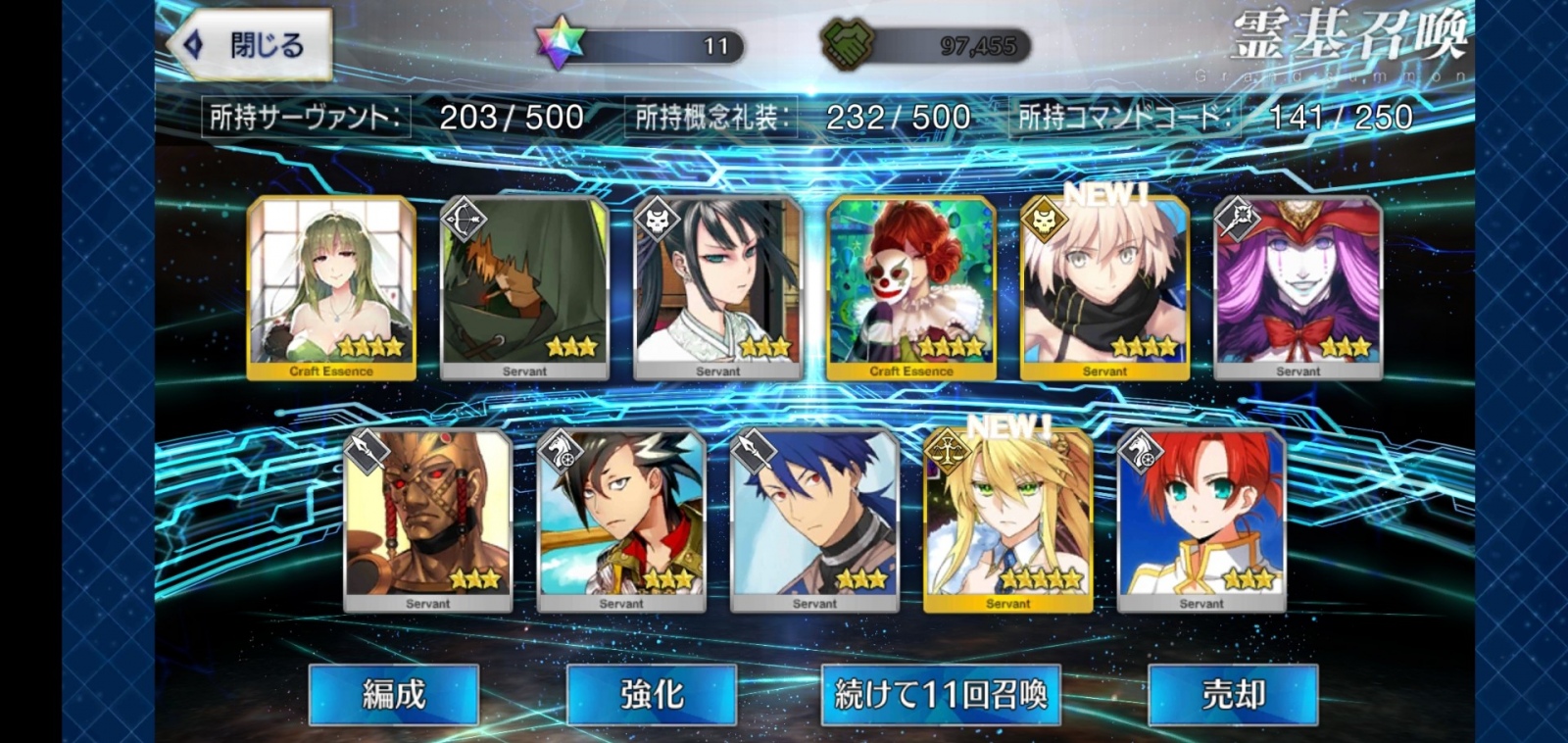Screen dimensions: 1568x743
Task: Open the 編成 formation menu
Action: click(x=394, y=694)
